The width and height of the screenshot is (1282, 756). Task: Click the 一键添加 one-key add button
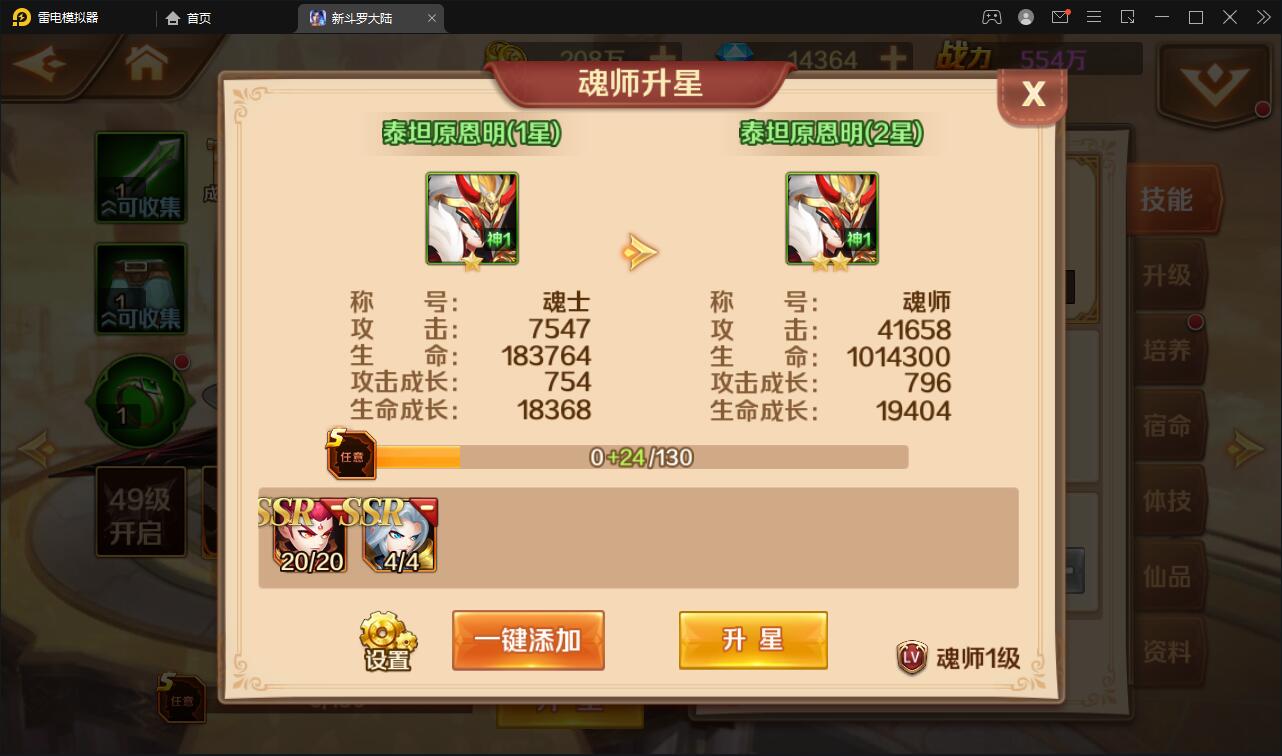pyautogui.click(x=528, y=640)
